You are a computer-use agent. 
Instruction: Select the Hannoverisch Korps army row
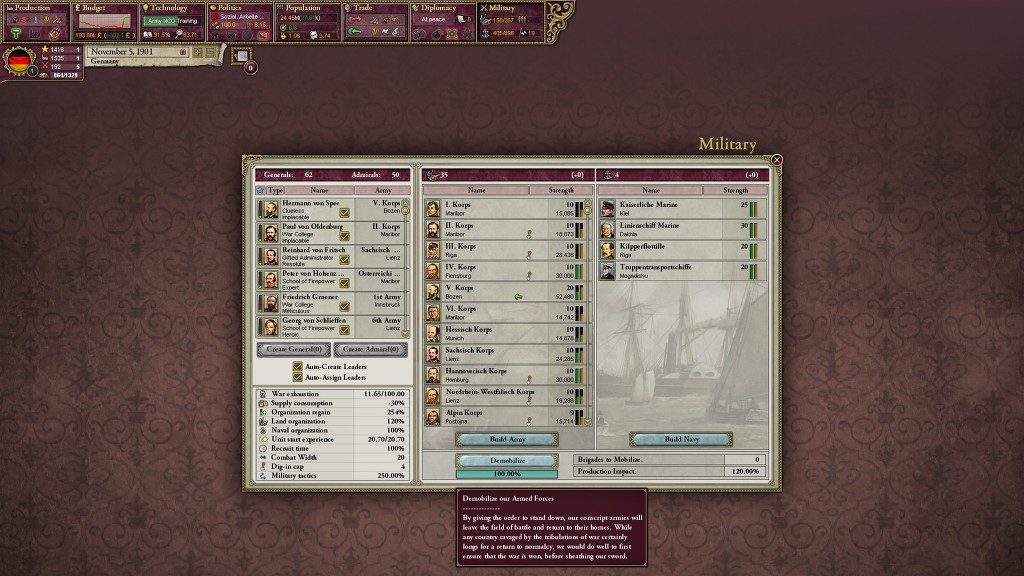(490, 376)
